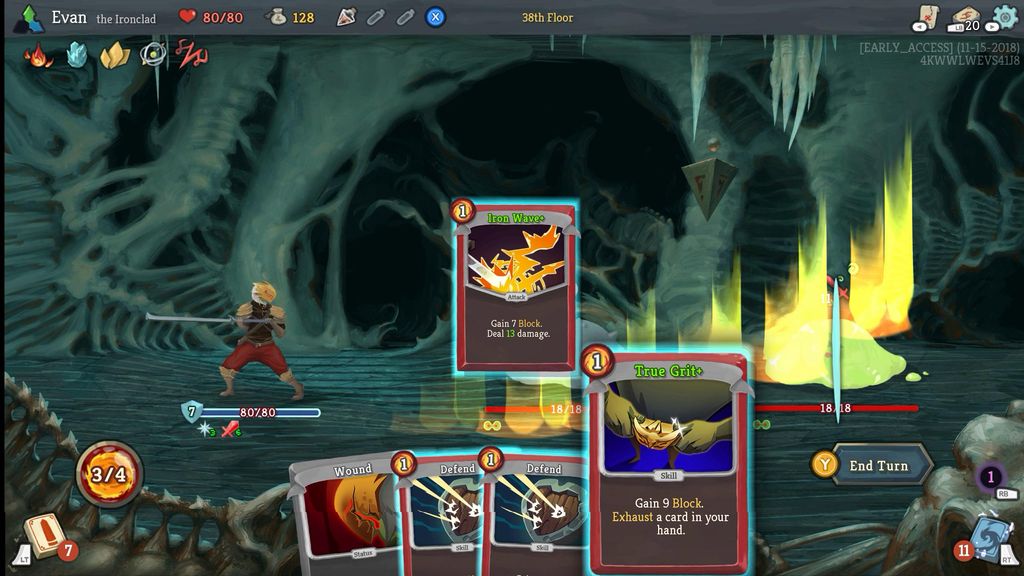
Task: Inspect the red squiggle relic
Action: (x=190, y=53)
